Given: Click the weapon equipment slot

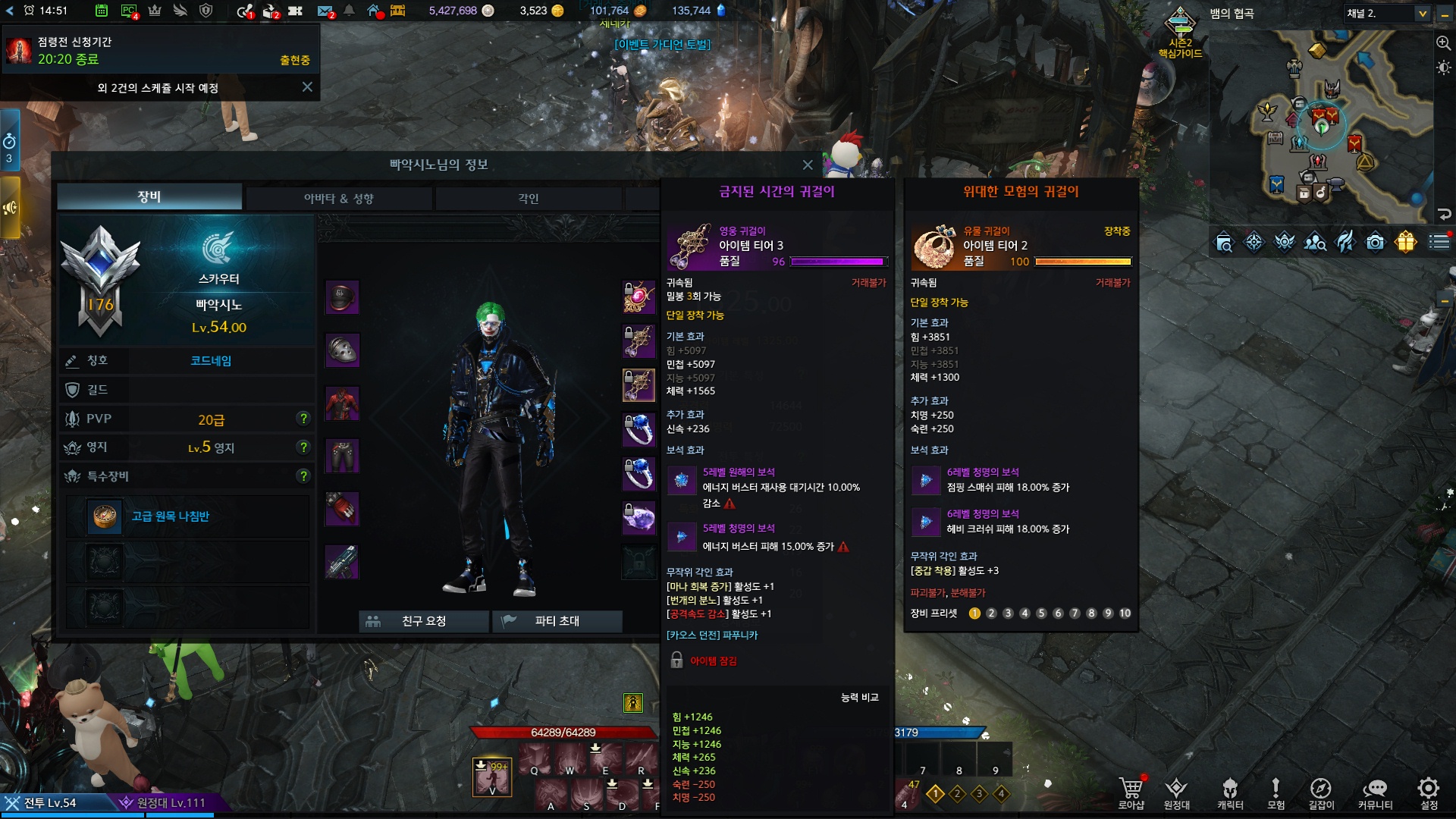Looking at the screenshot, I should click(x=342, y=562).
